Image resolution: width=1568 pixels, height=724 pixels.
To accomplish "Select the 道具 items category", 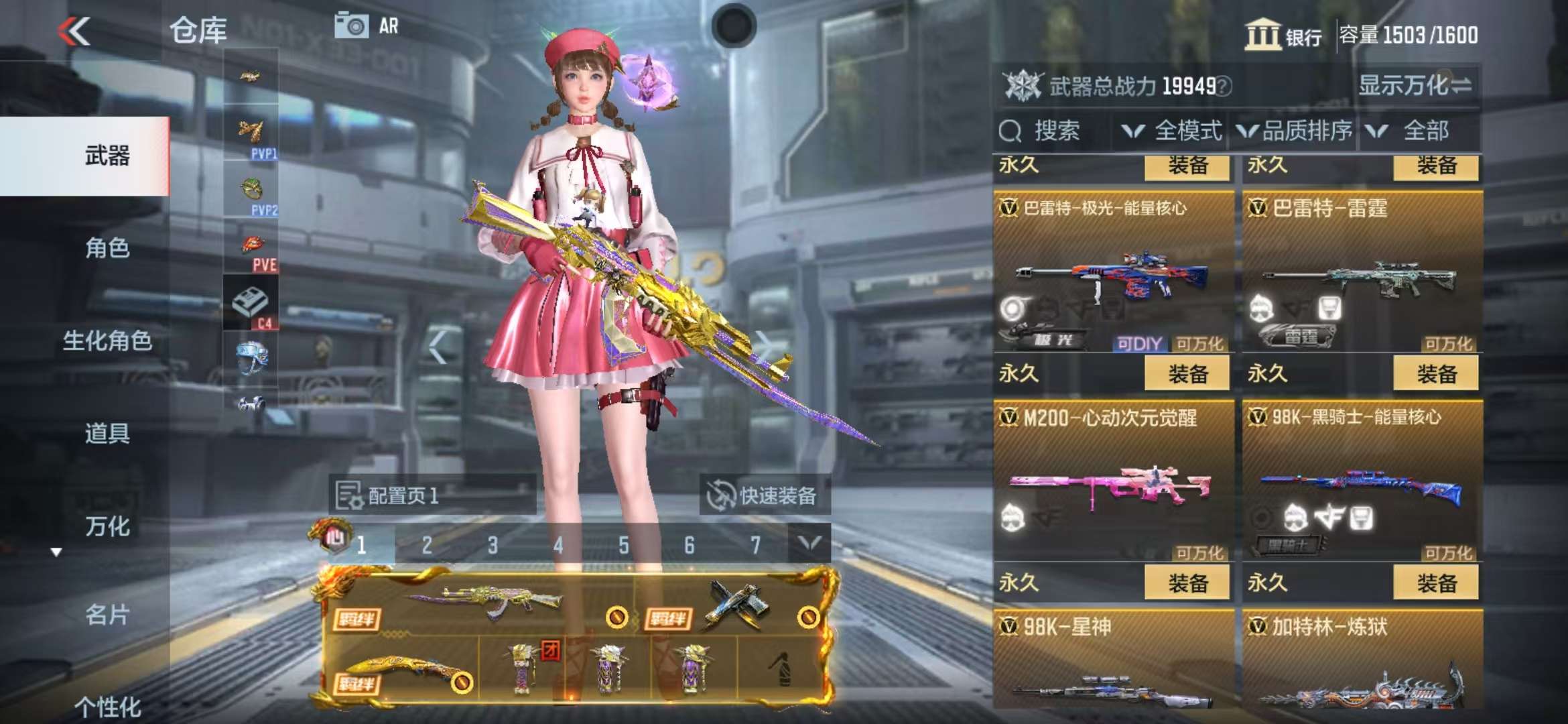I will (x=107, y=434).
